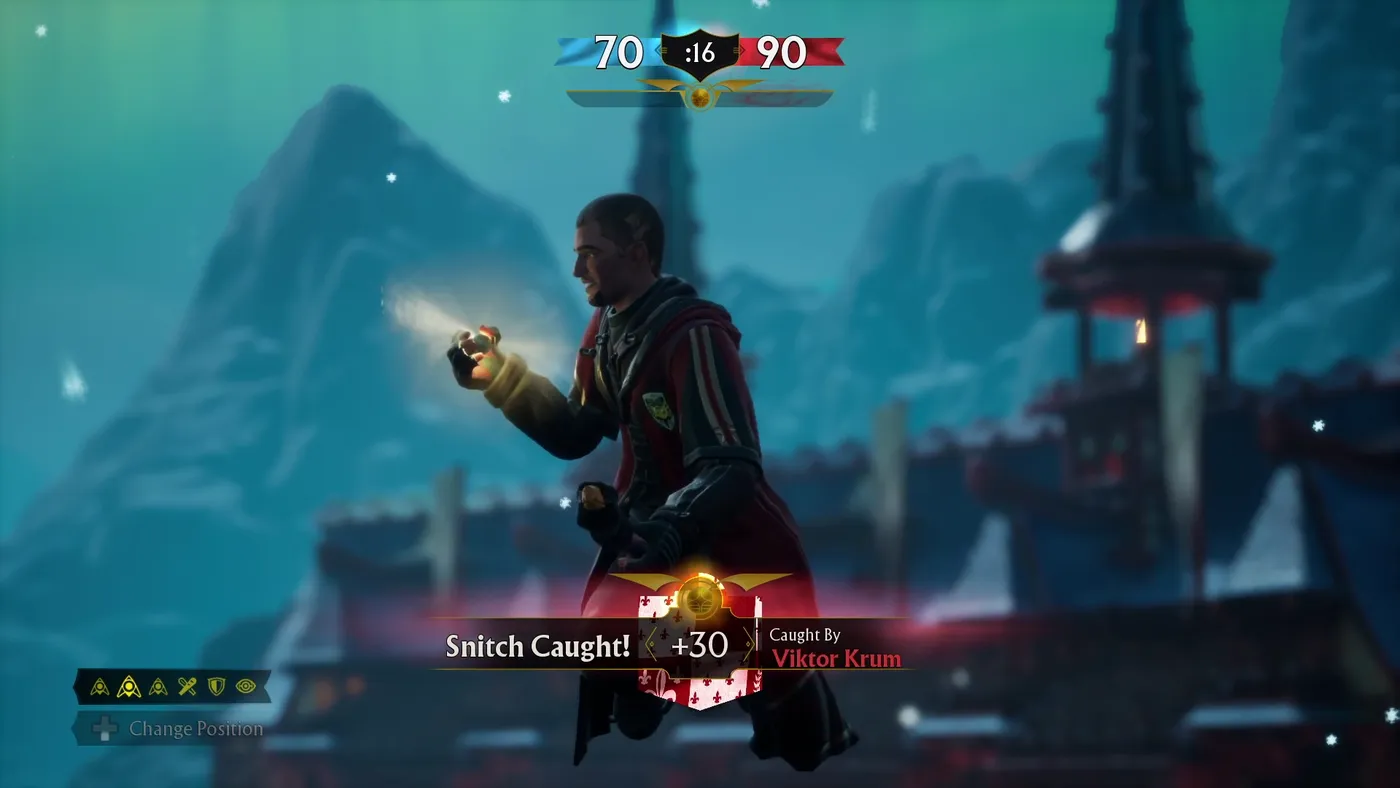
Task: Select the Seeker eye icon
Action: (x=245, y=686)
